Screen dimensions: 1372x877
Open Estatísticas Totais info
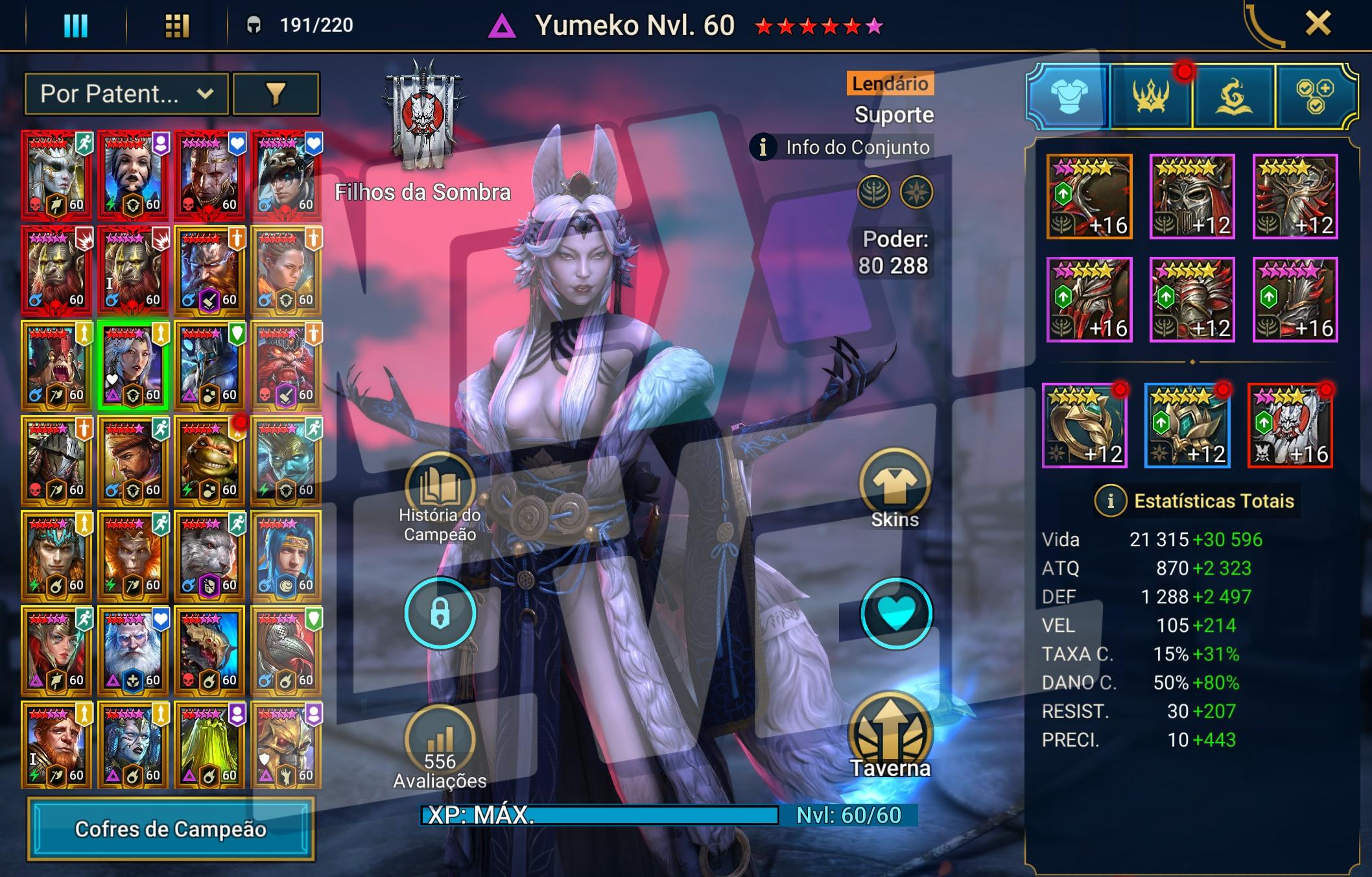1110,501
